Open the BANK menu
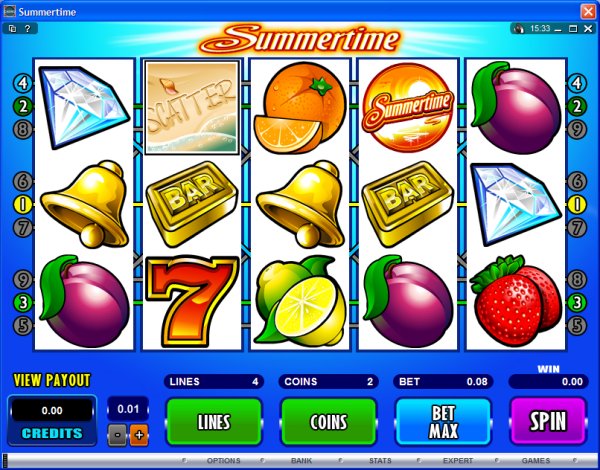 (x=301, y=461)
